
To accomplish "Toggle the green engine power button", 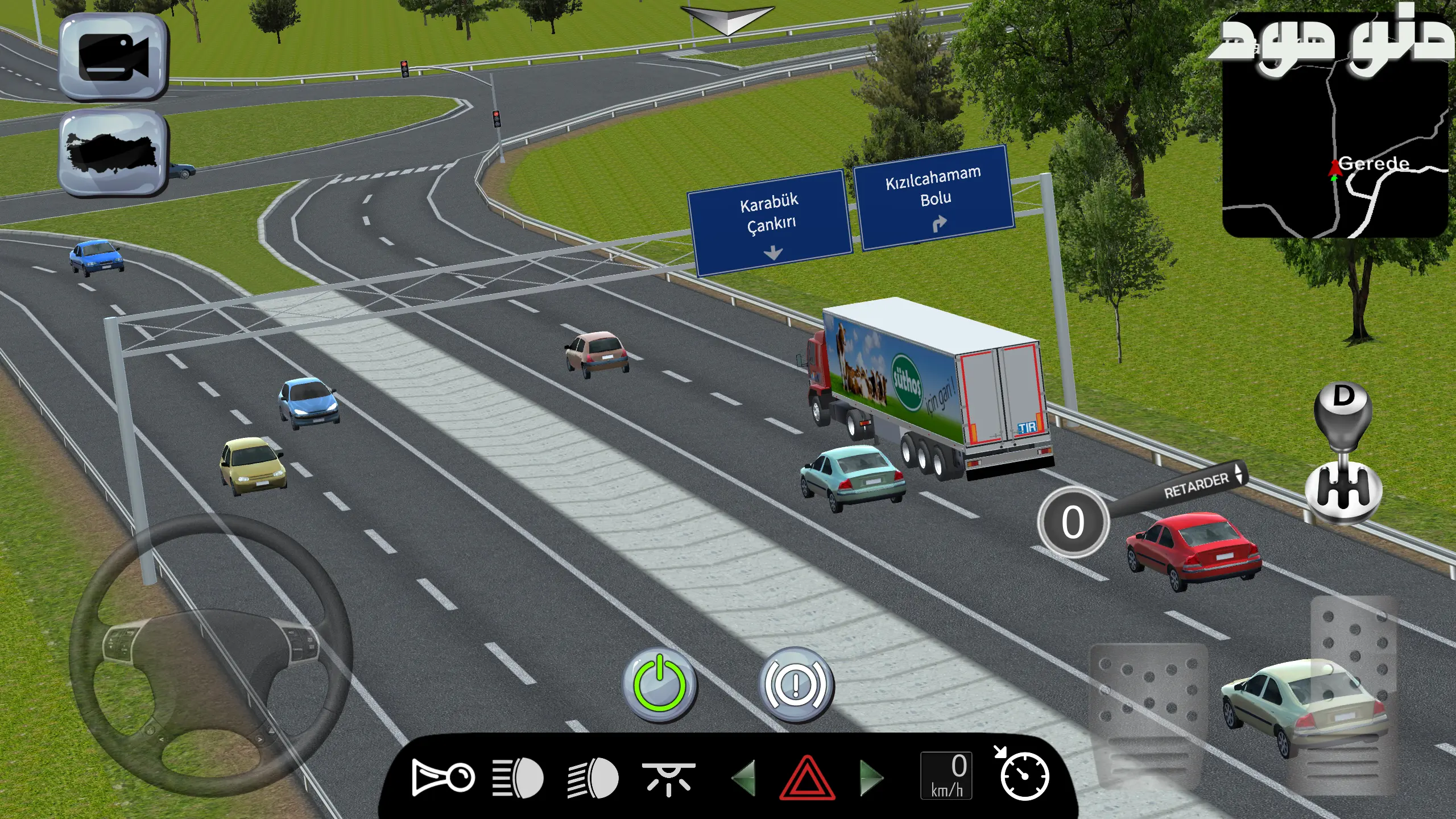I will pos(660,684).
